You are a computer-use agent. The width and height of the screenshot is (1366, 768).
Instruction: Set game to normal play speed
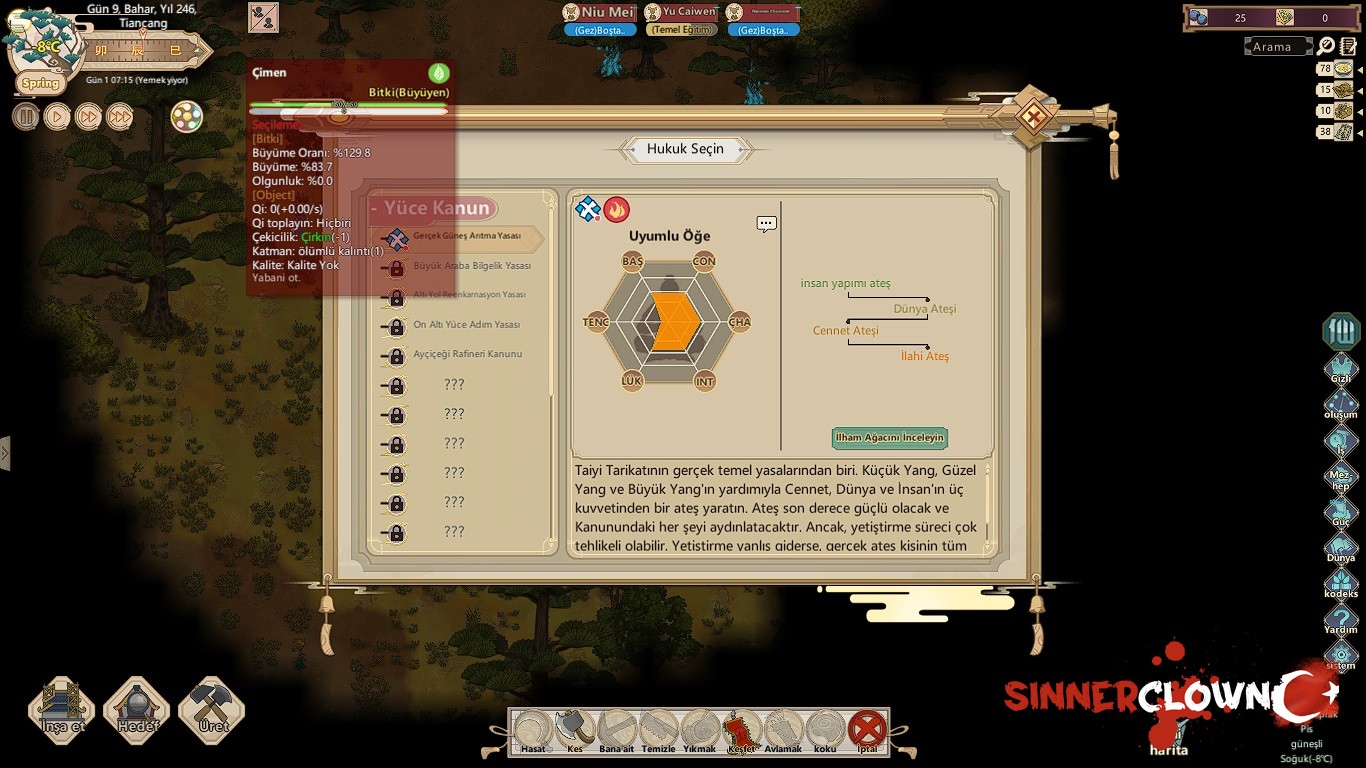[x=57, y=116]
